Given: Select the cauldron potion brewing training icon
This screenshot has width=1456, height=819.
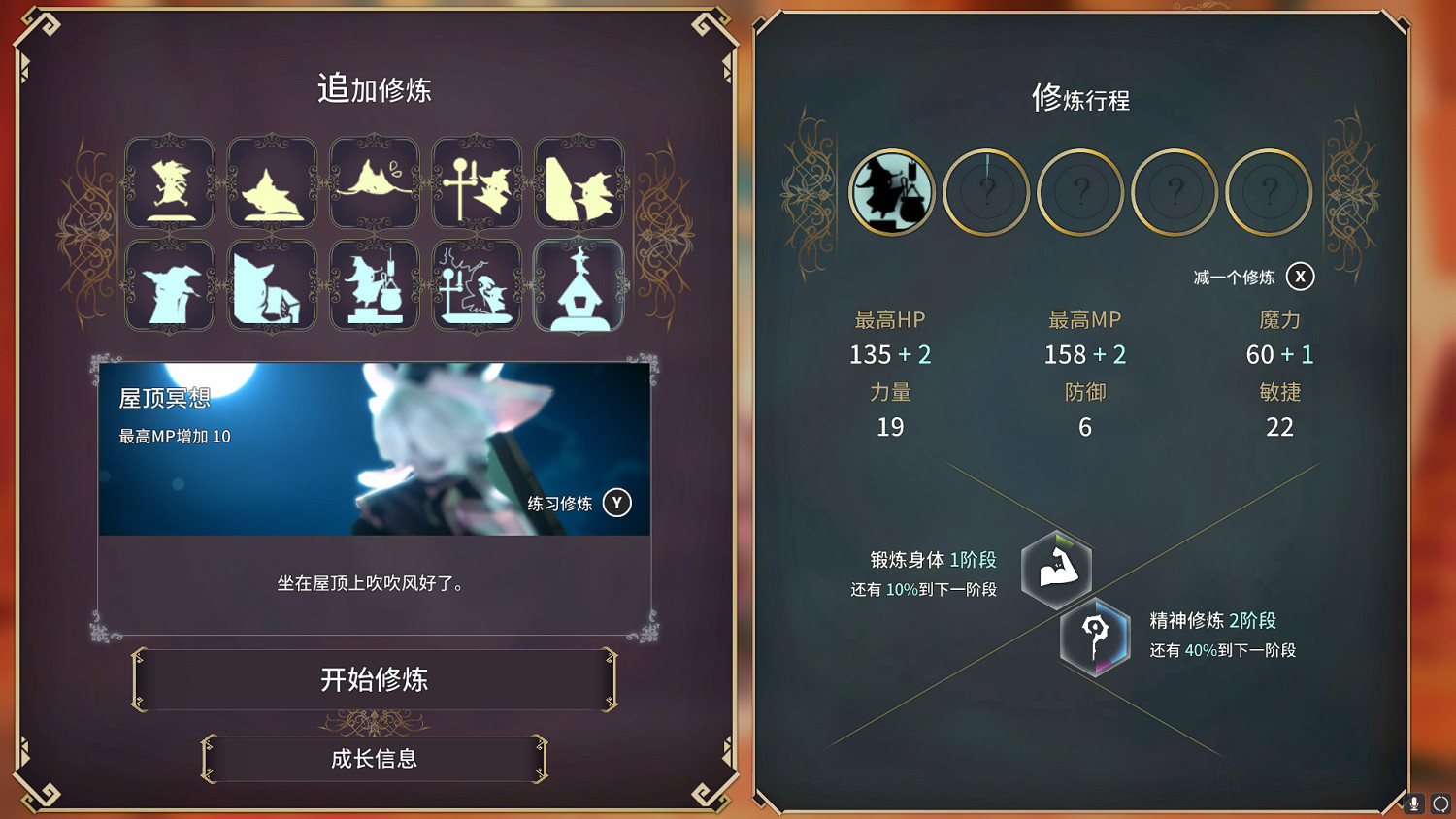Looking at the screenshot, I should pos(375,291).
